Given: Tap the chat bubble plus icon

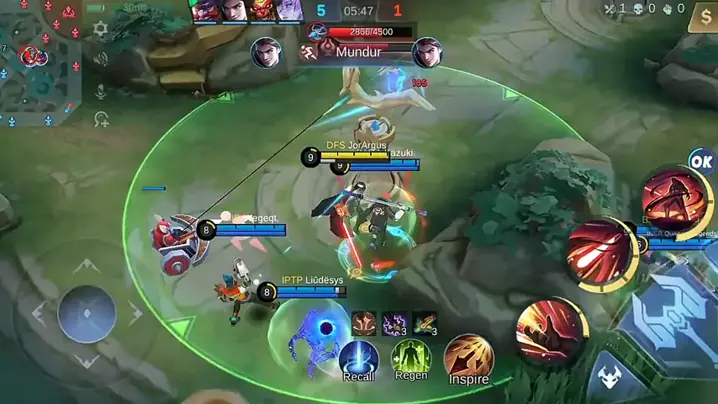Looking at the screenshot, I should 101,120.
